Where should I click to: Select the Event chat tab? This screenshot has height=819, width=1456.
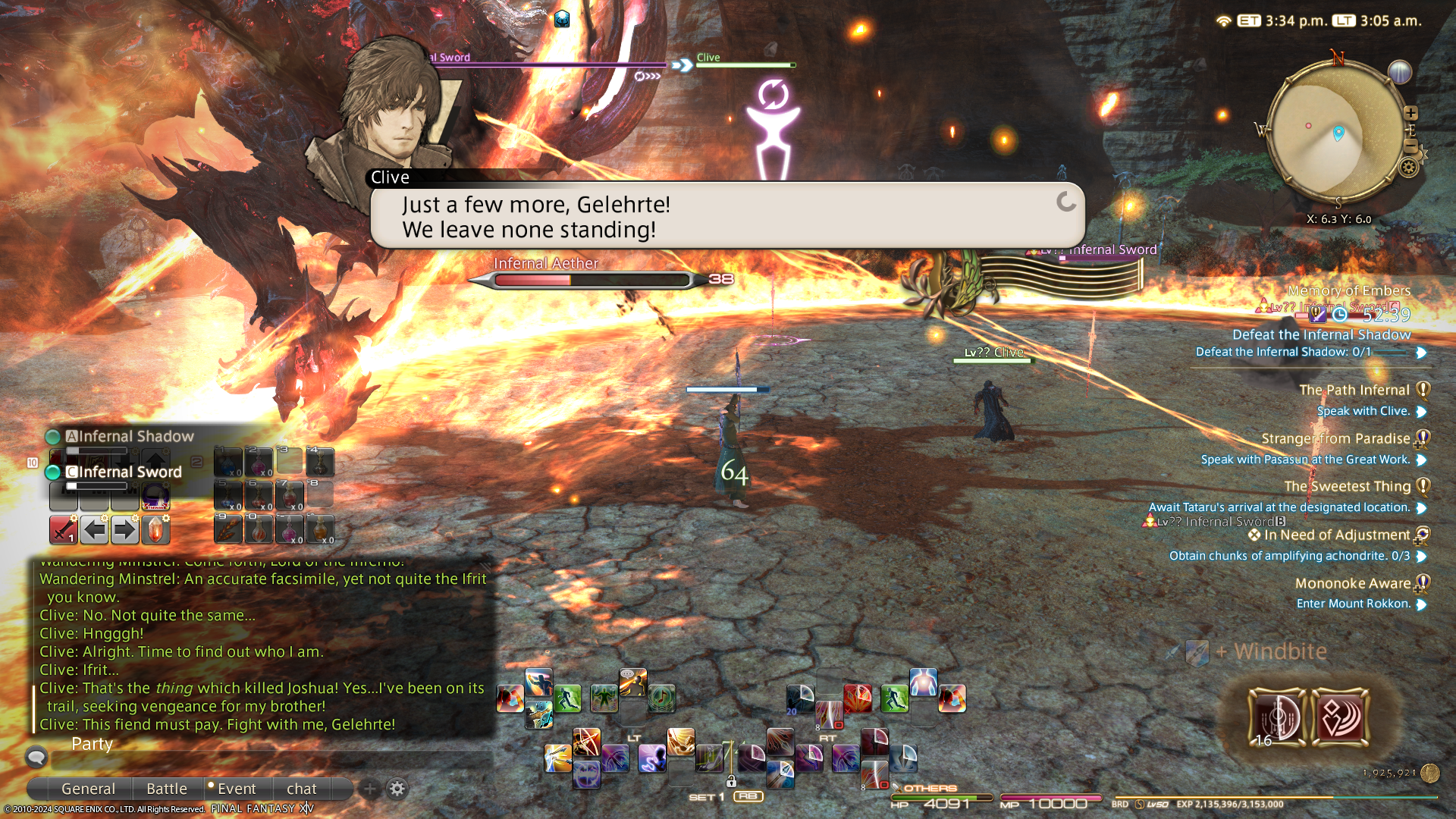pyautogui.click(x=236, y=789)
